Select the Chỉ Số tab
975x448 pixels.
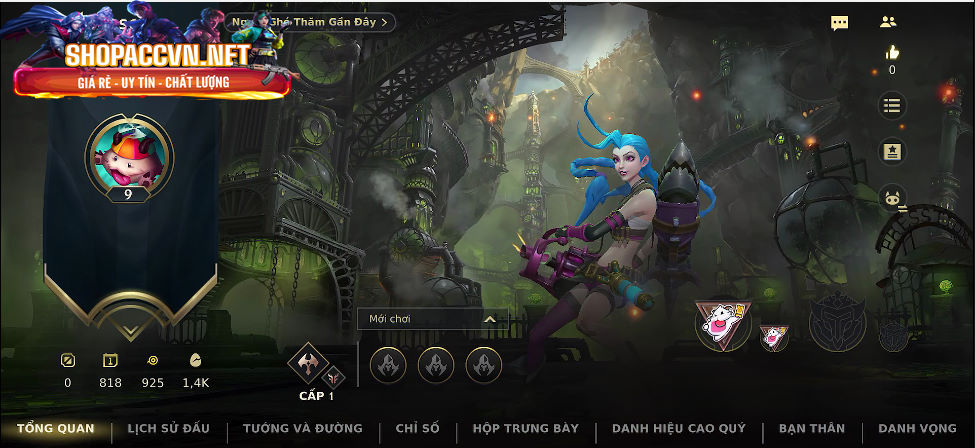pos(417,429)
